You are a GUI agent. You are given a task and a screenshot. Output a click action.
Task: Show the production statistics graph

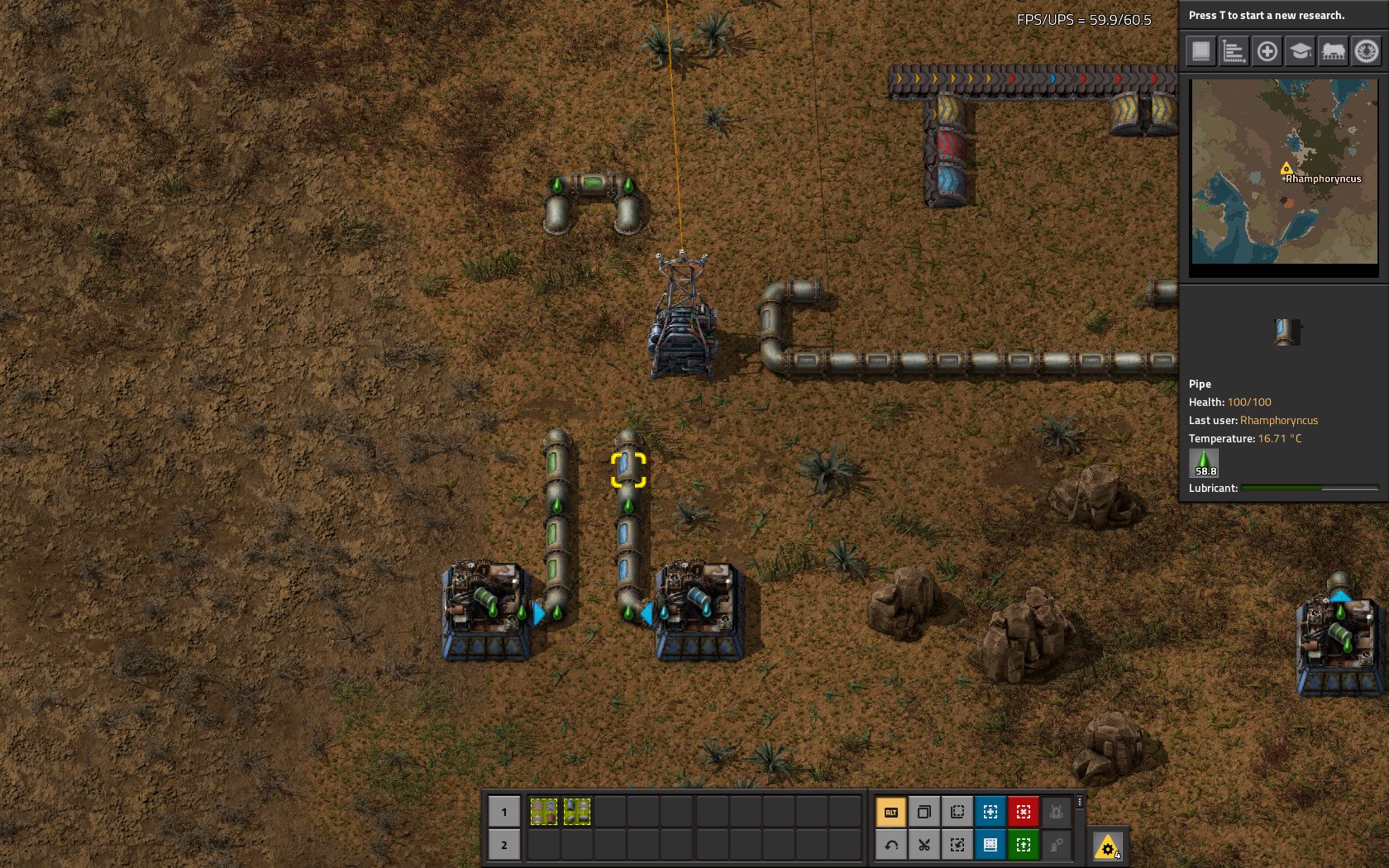point(1234,51)
